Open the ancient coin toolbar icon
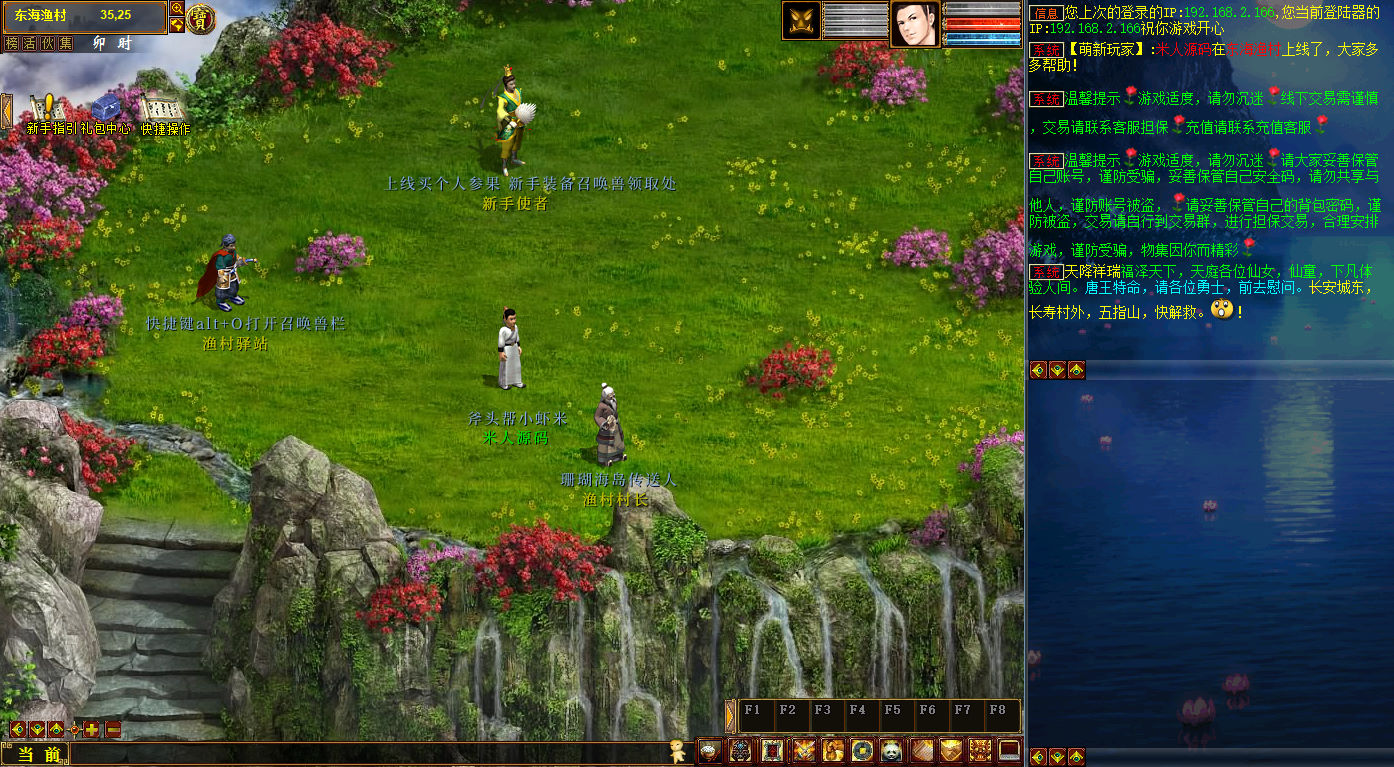 point(861,750)
